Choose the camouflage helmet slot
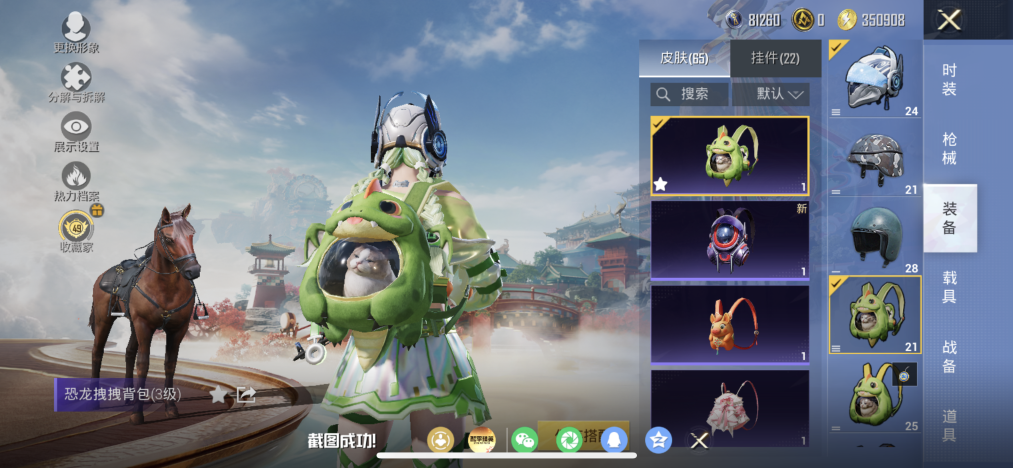 click(x=874, y=155)
